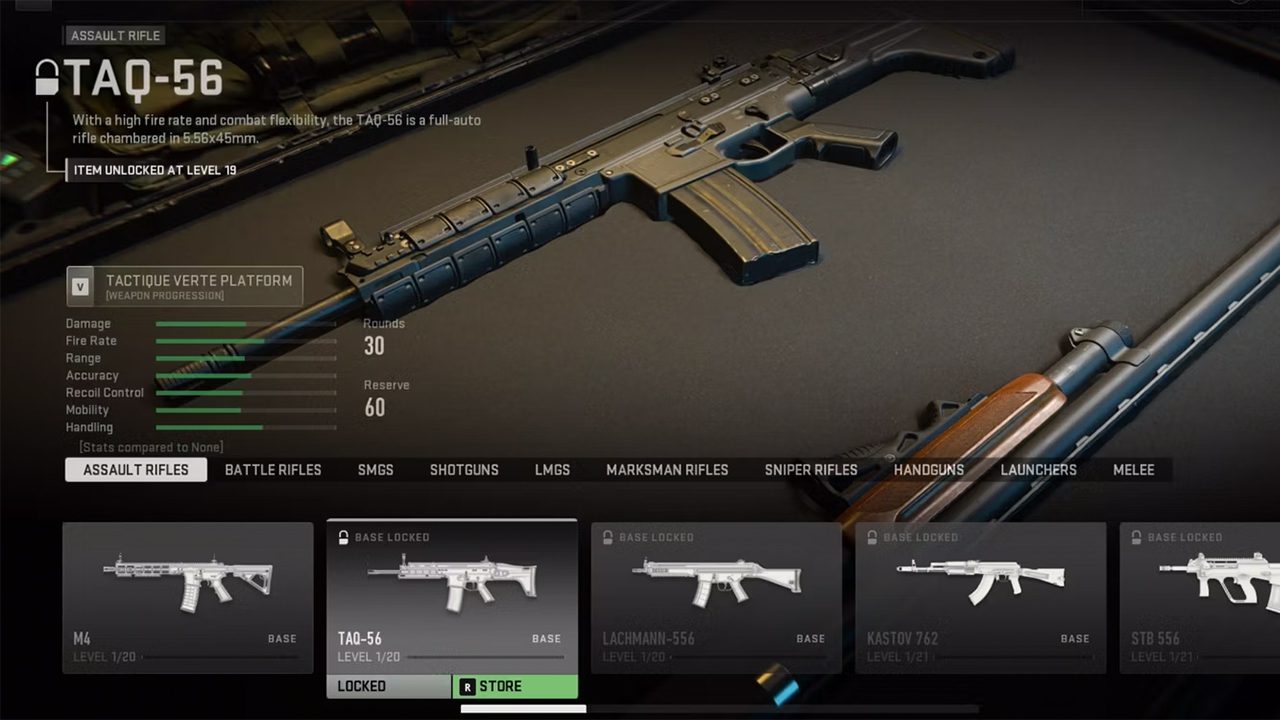Image resolution: width=1280 pixels, height=720 pixels.
Task: Open the Battle Rifles category
Action: pyautogui.click(x=273, y=470)
